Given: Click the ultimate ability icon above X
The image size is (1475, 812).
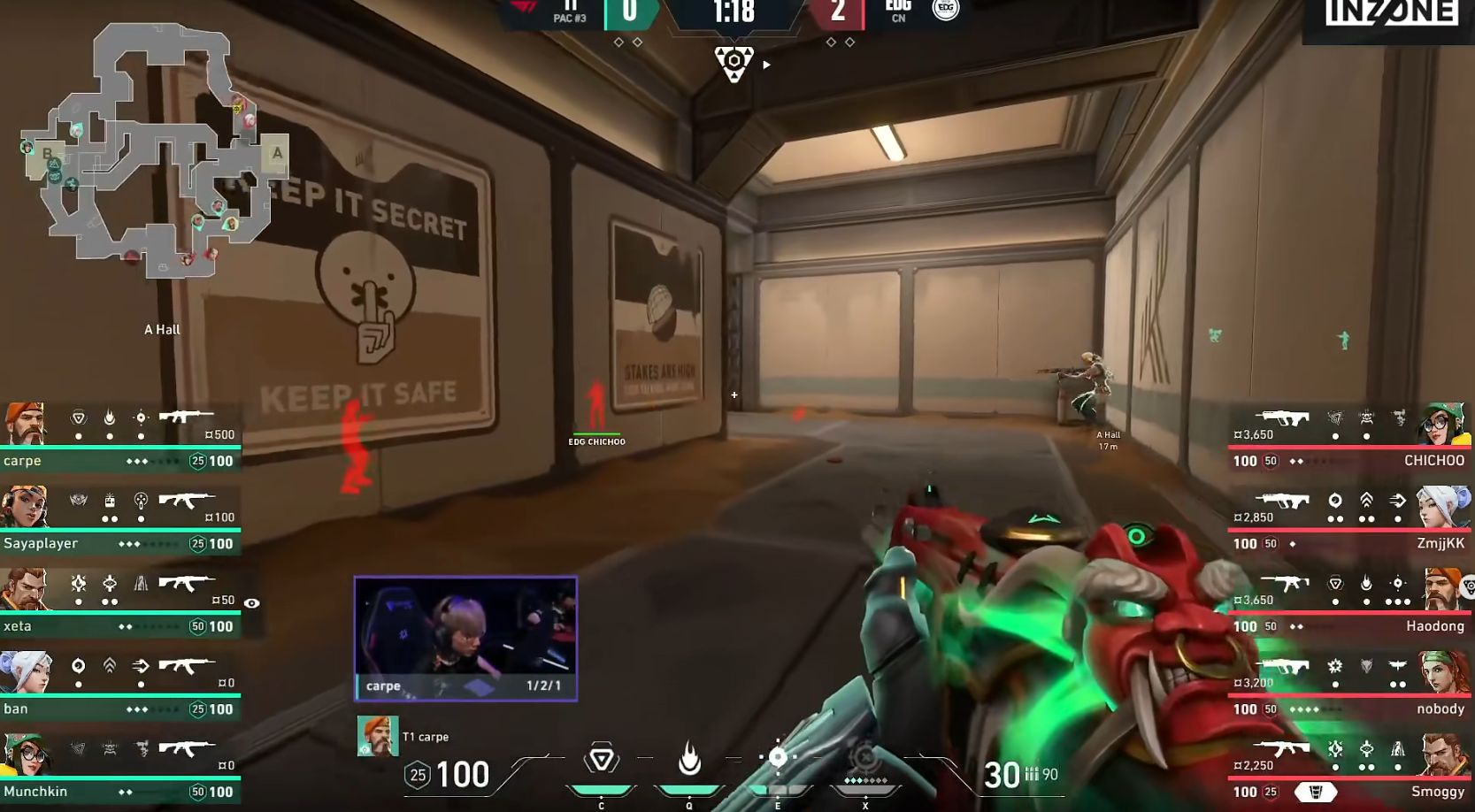Looking at the screenshot, I should (864, 759).
